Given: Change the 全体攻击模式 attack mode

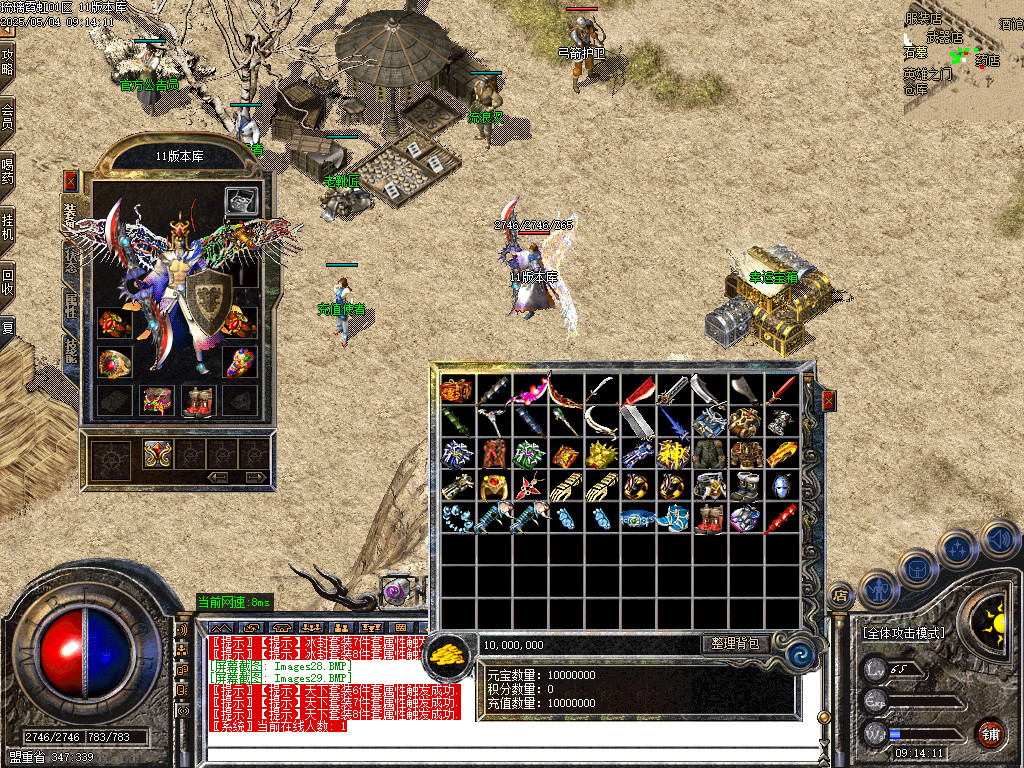Looking at the screenshot, I should pos(902,632).
